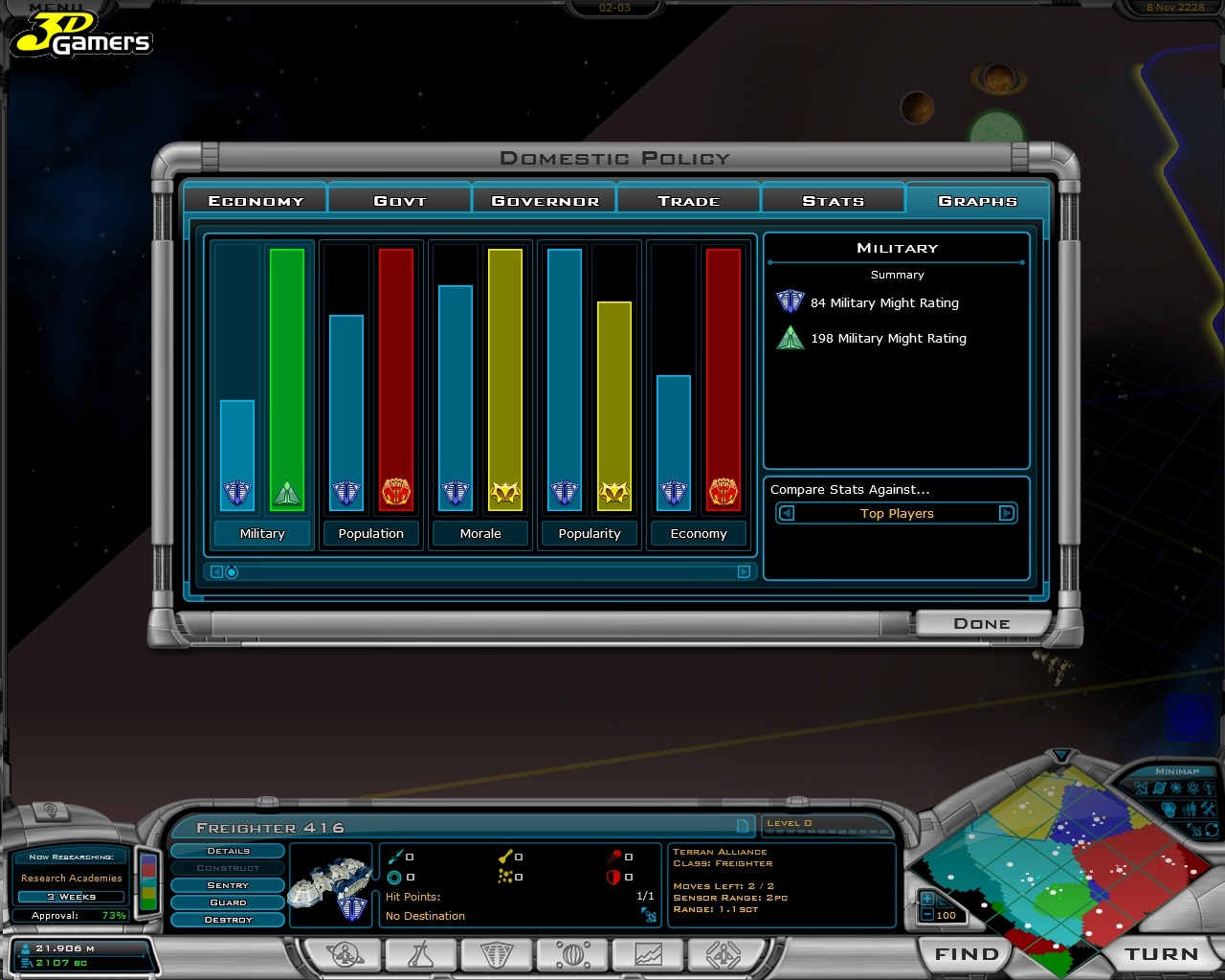Click the line-graph icon in the bottom toolbar
Viewport: 1225px width, 980px height.
[x=648, y=953]
